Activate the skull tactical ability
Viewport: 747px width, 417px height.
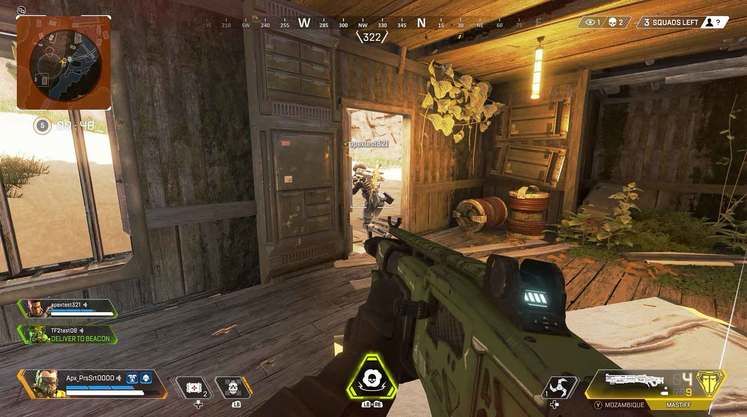[232, 386]
